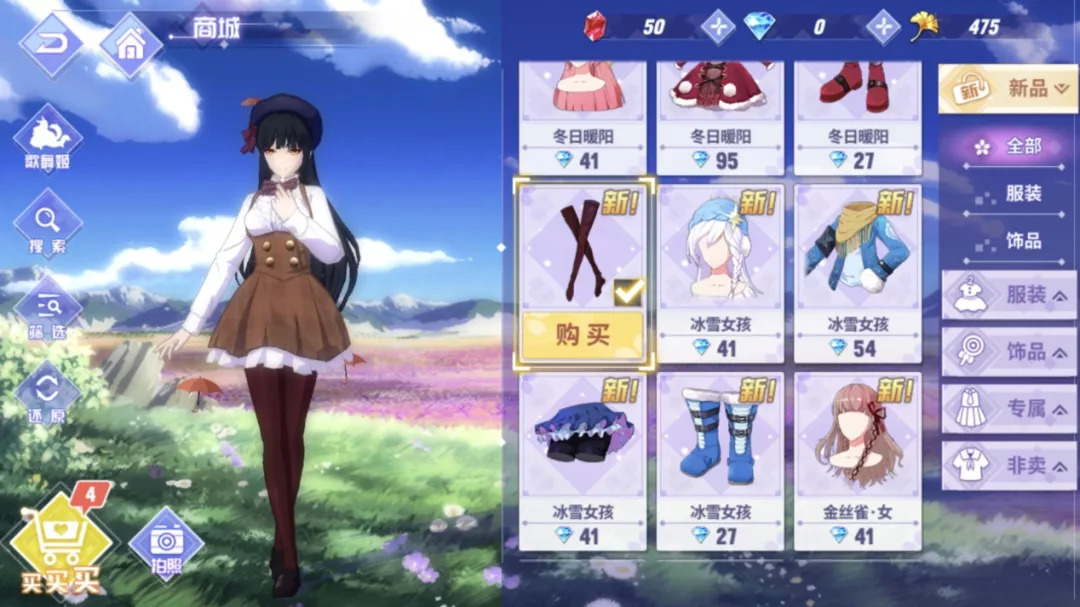Open the dragon icon menu on left
Image resolution: width=1080 pixels, height=607 pixels.
[47, 138]
